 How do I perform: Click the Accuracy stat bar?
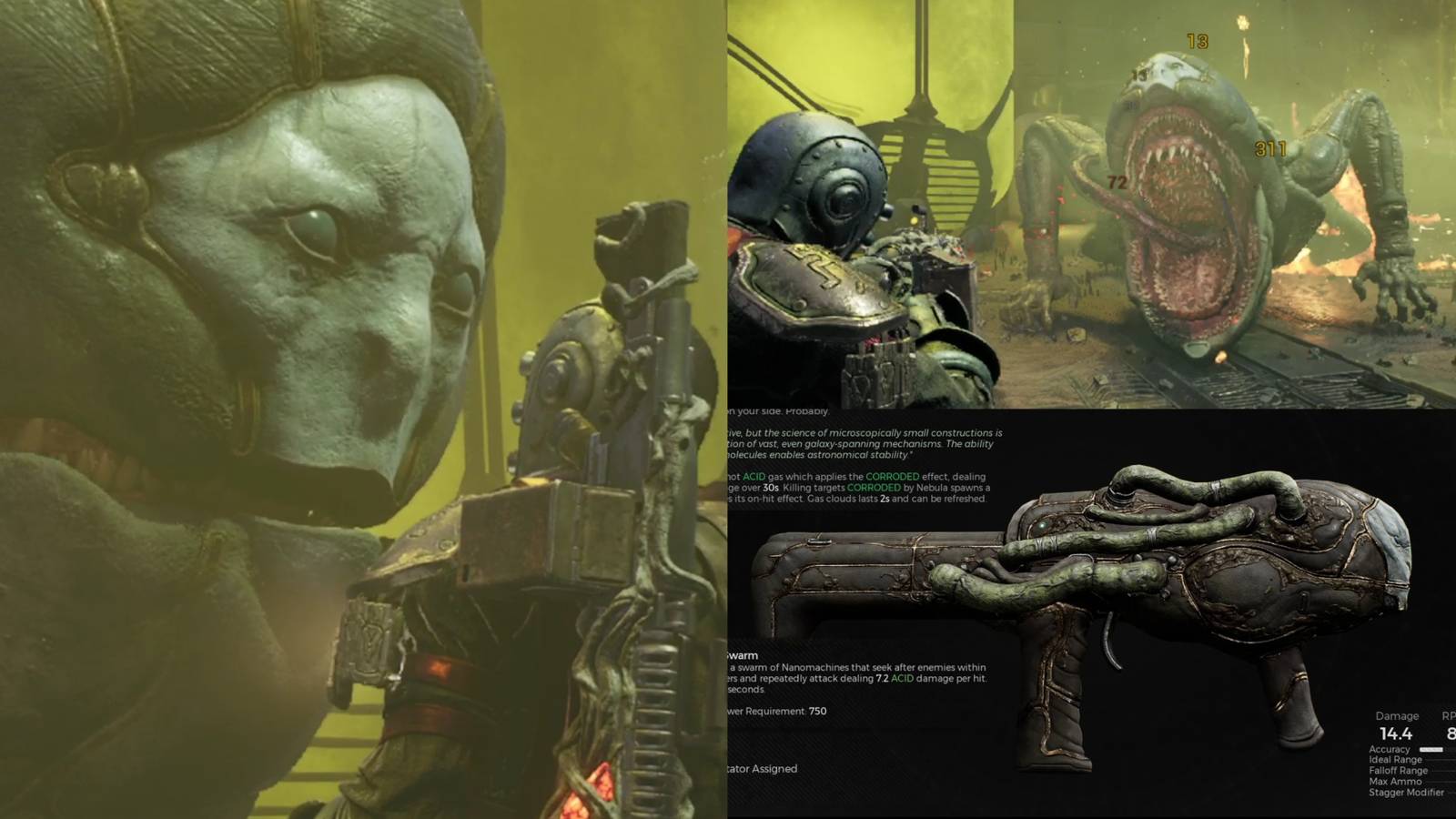1431,749
